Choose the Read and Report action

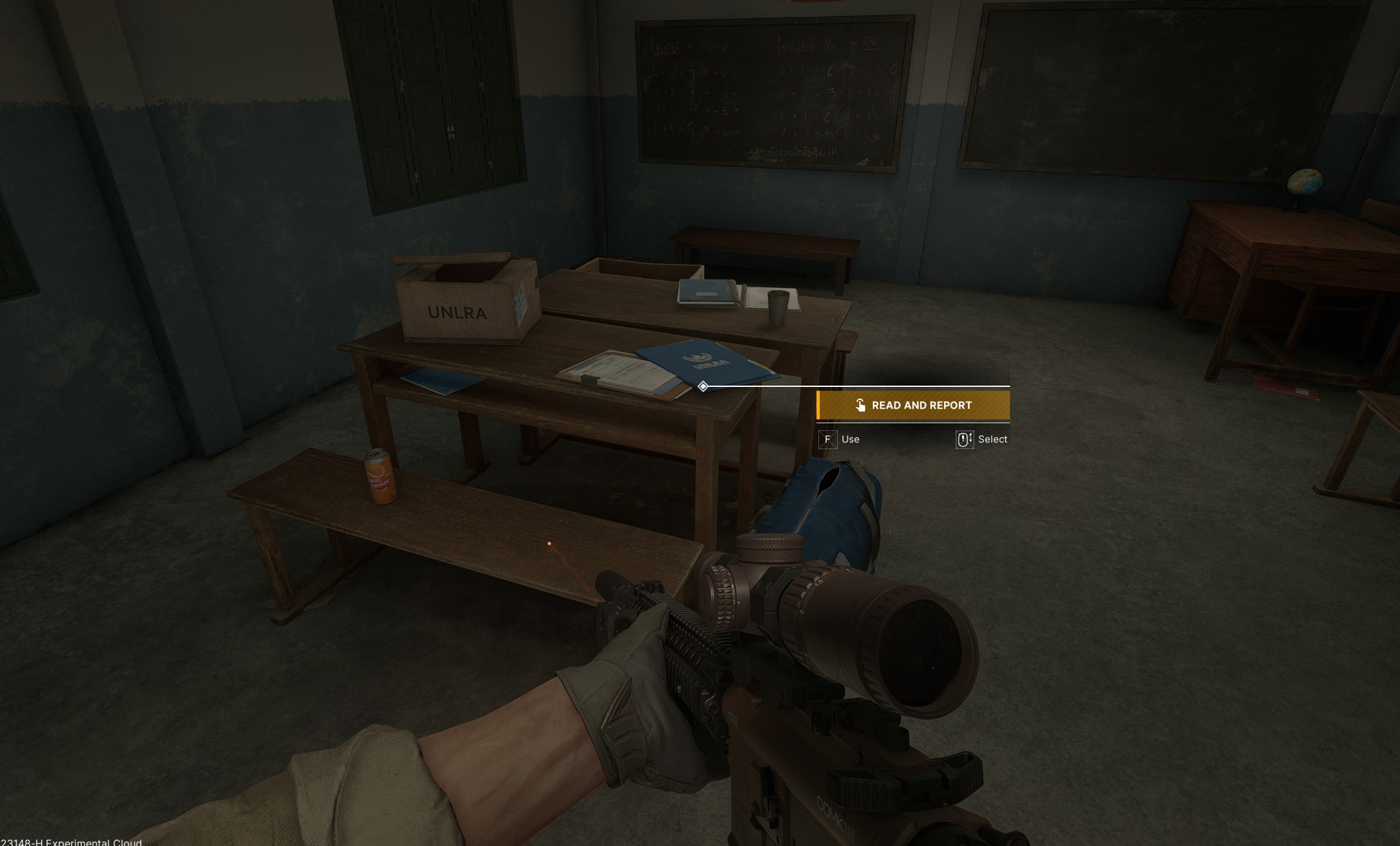pyautogui.click(x=913, y=405)
